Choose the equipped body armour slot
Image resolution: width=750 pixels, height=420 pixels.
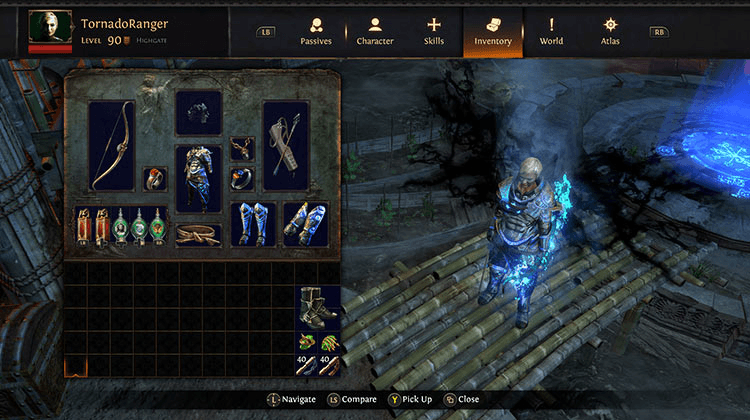point(198,179)
